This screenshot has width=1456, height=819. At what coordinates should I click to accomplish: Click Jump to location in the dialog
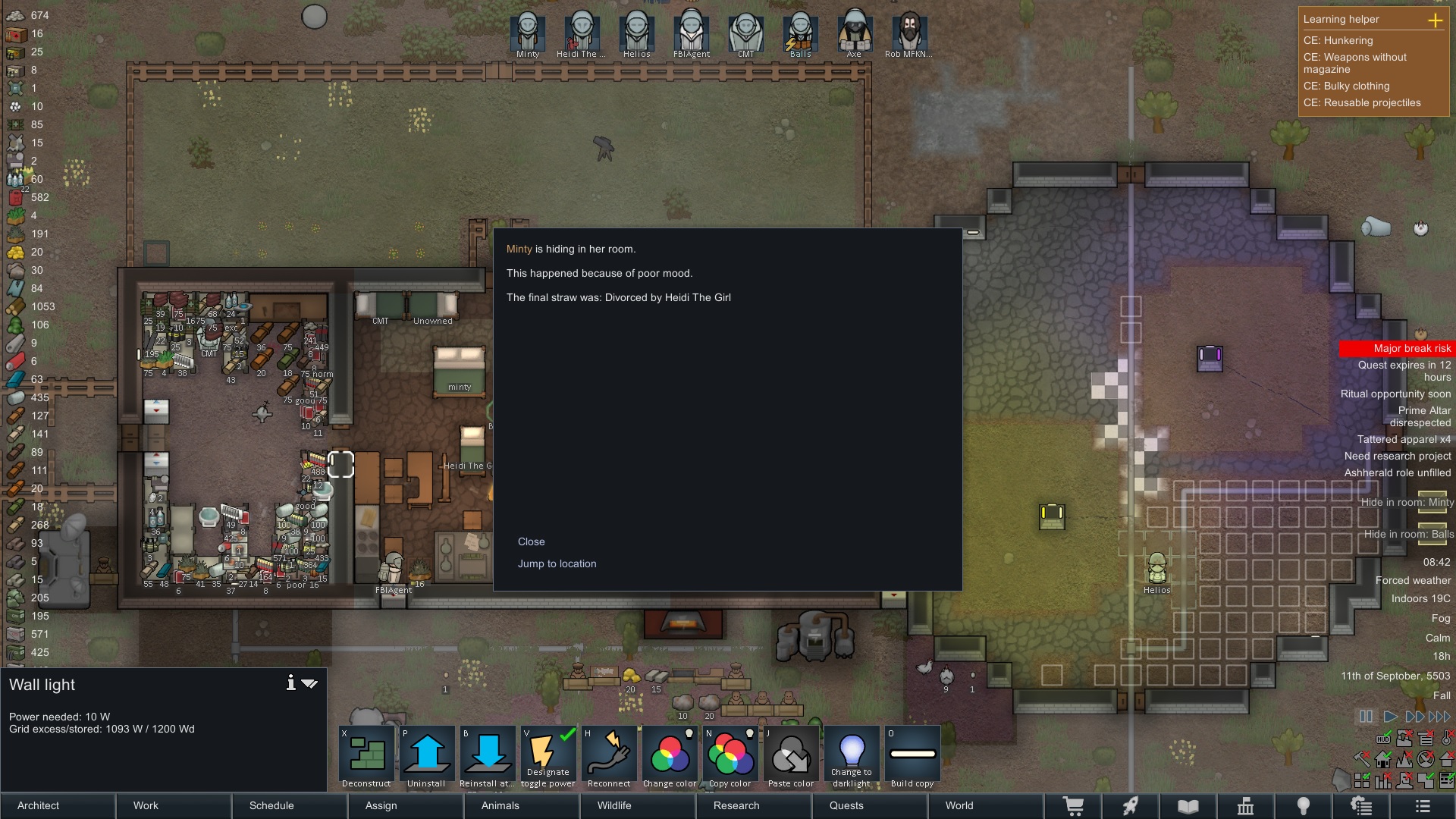point(557,563)
